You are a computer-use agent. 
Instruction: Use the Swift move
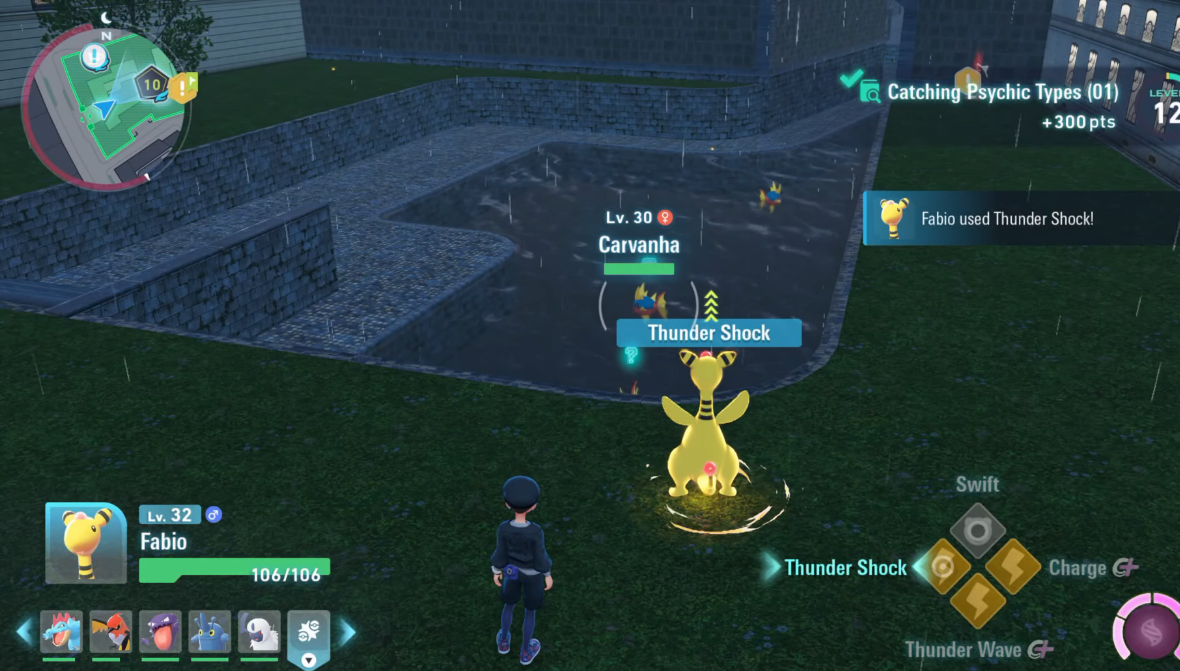click(x=977, y=530)
